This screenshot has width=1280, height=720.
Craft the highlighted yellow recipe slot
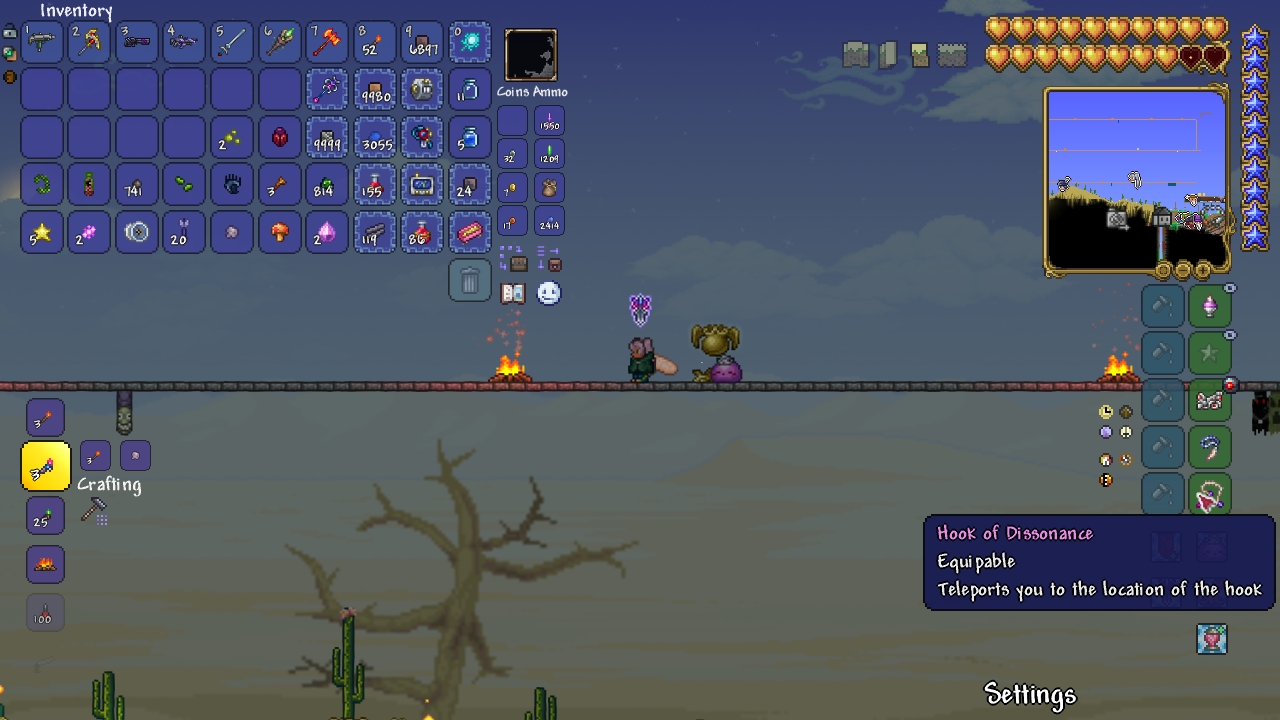point(45,466)
